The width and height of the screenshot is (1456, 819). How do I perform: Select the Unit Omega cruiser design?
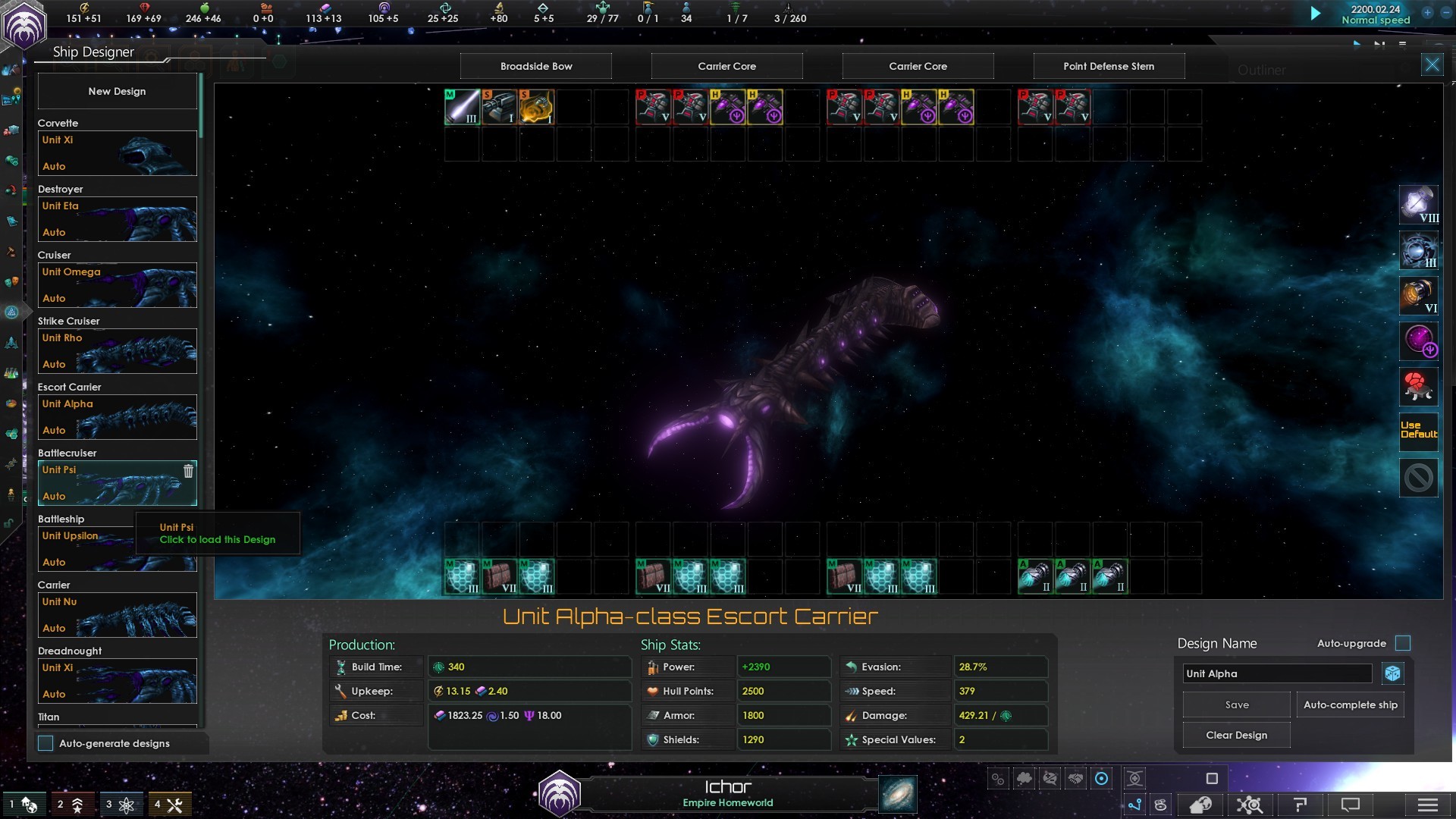pos(117,285)
